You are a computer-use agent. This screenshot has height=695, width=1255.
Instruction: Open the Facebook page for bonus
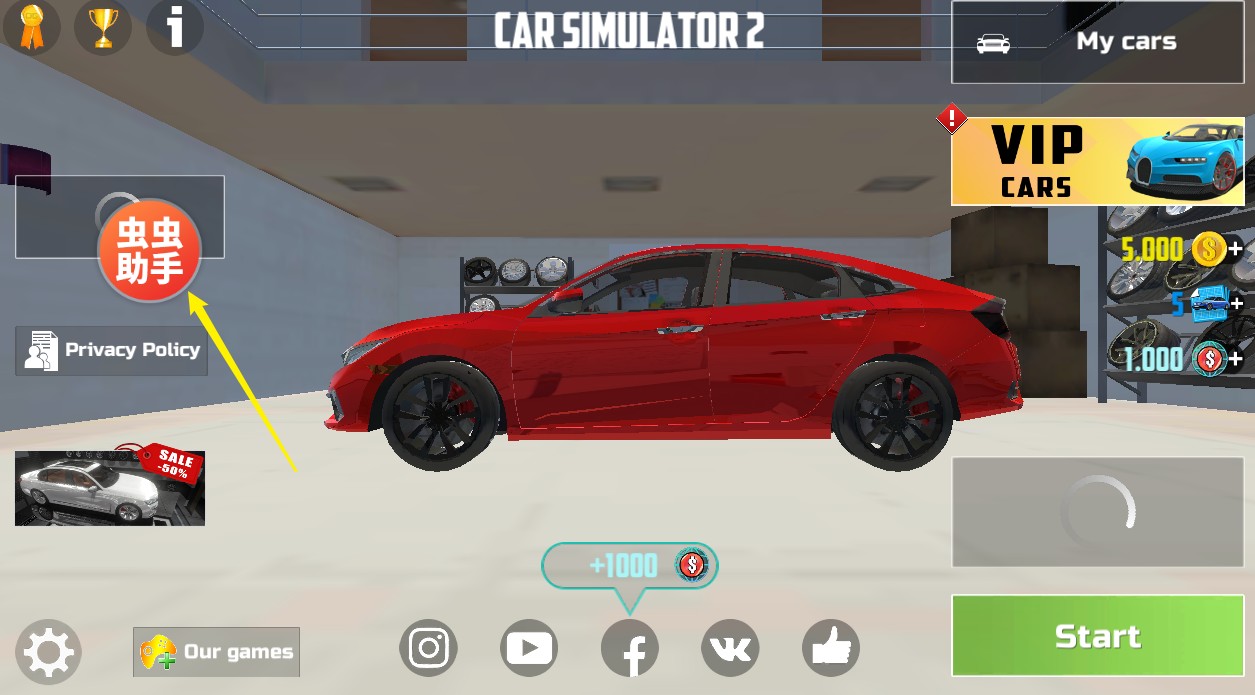(x=630, y=648)
